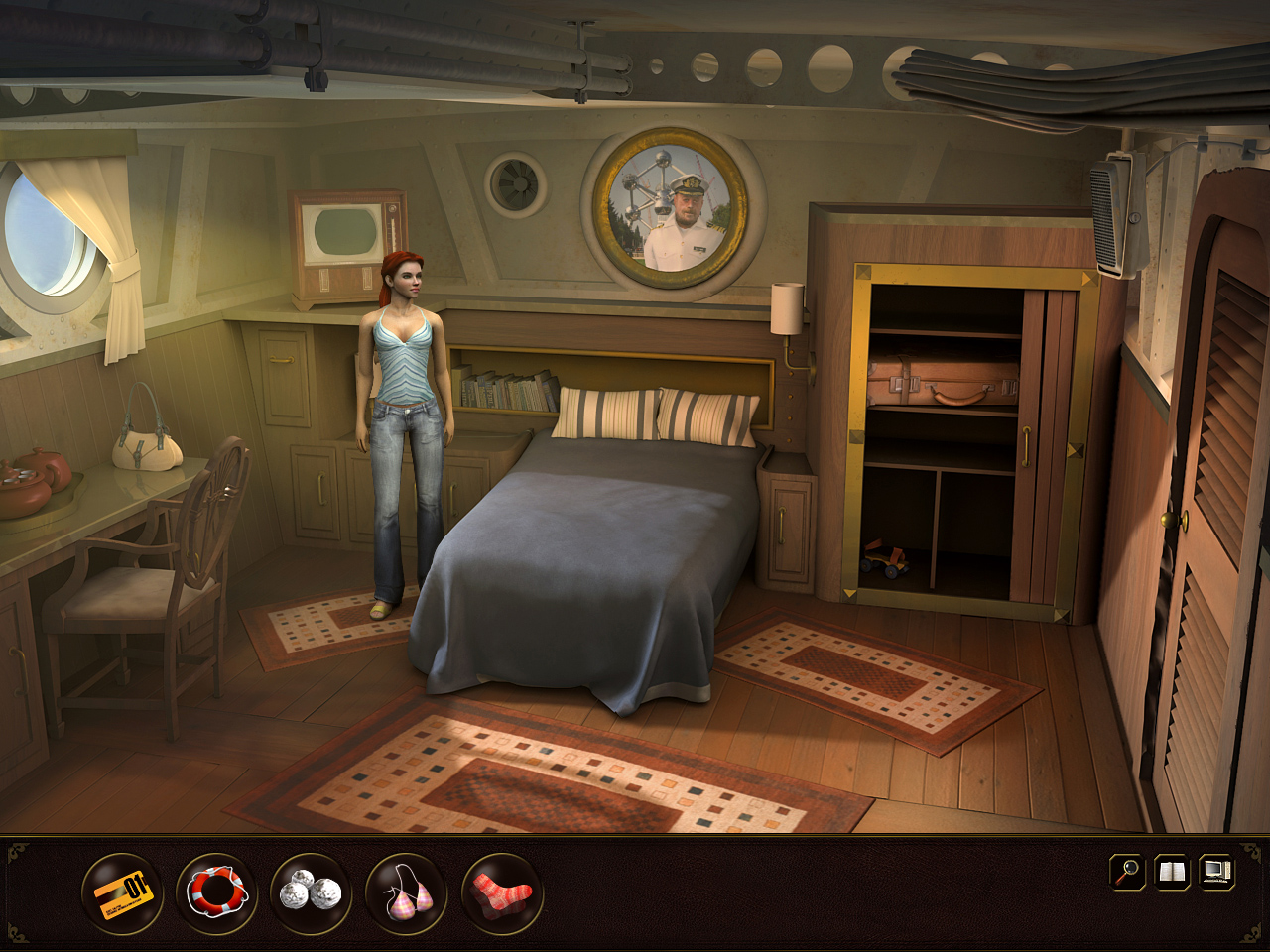Open the journal book button
This screenshot has width=1270, height=952.
click(x=1172, y=872)
